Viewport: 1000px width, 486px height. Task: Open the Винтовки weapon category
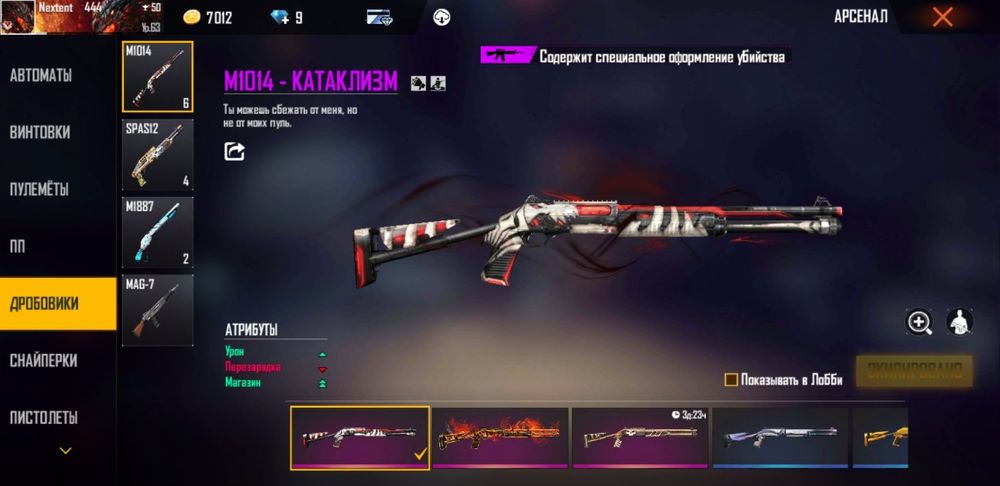pos(40,132)
